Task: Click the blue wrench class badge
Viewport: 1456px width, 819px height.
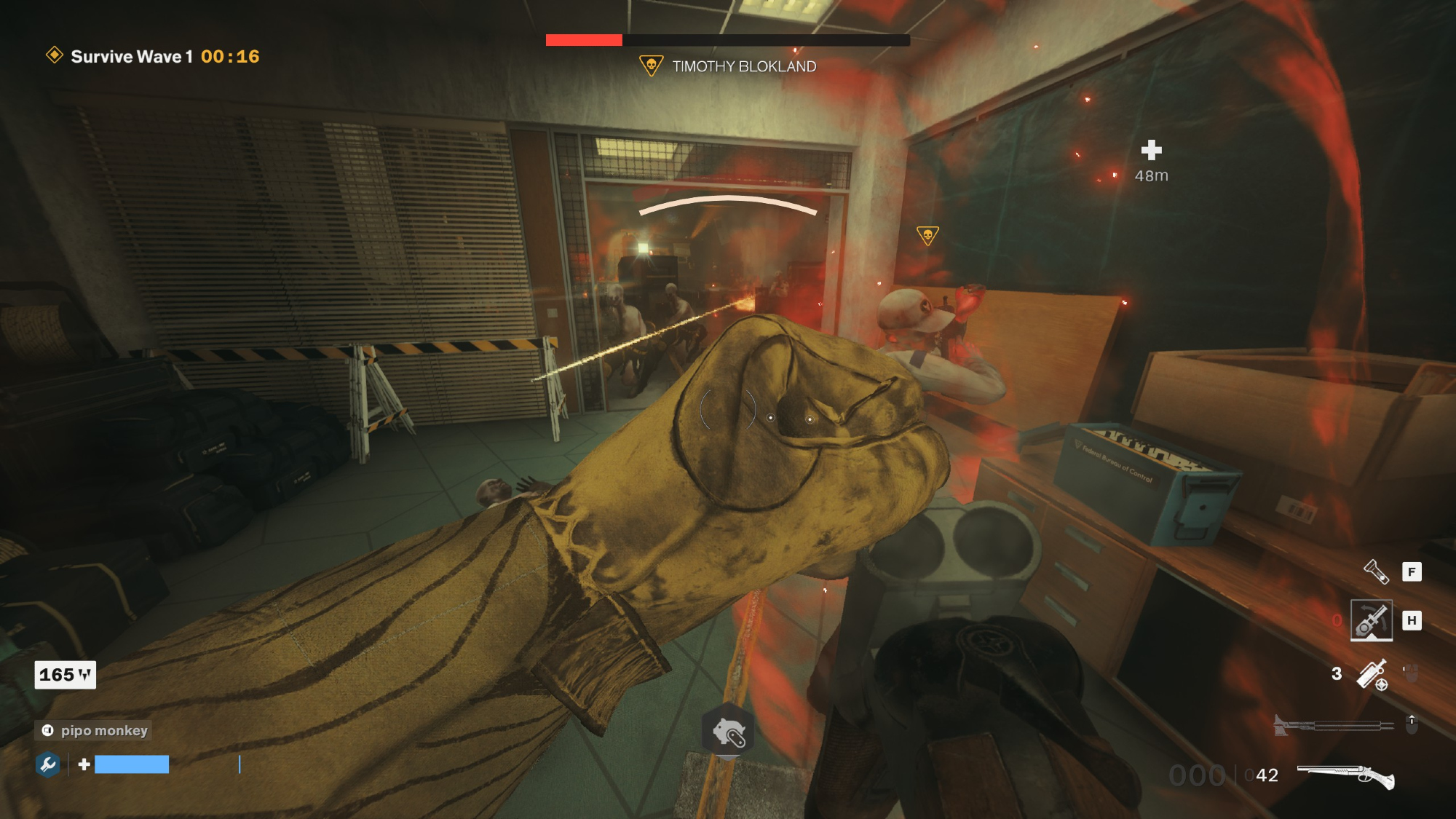Action: click(48, 764)
